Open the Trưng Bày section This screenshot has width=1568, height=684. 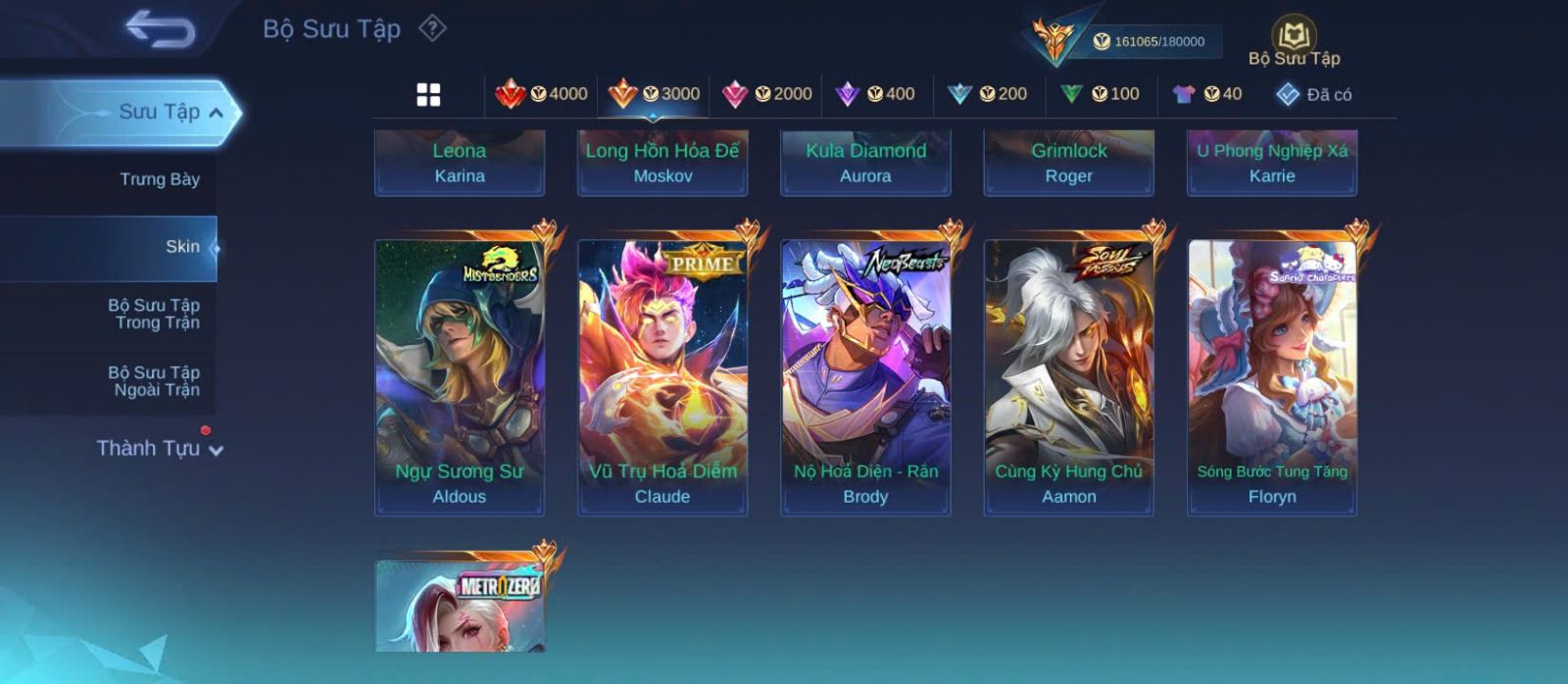pyautogui.click(x=159, y=179)
